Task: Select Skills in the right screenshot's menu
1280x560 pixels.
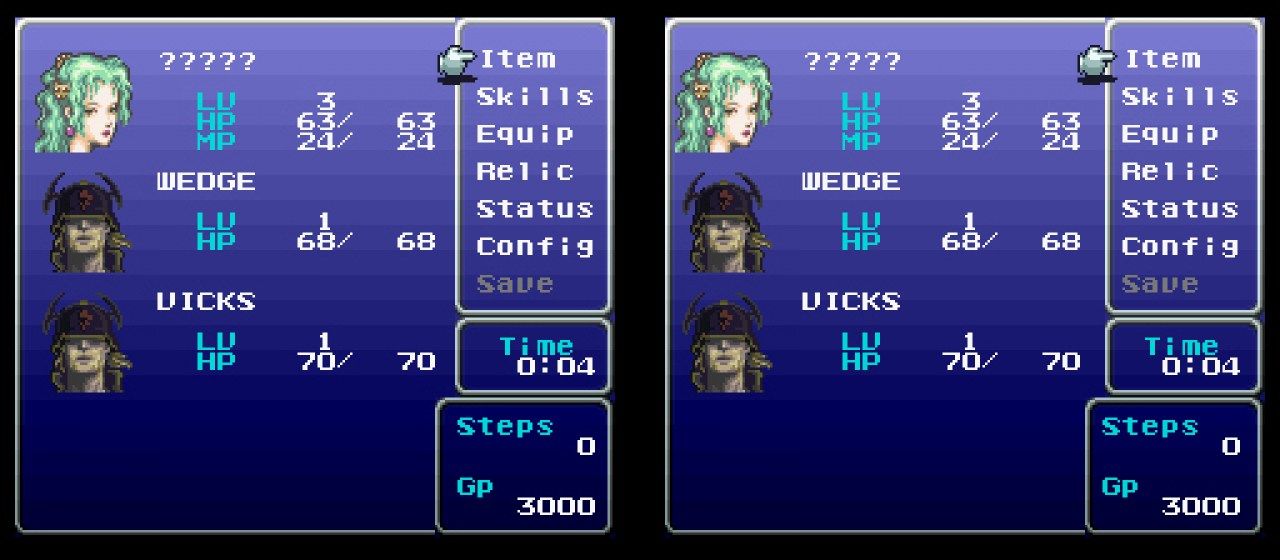Action: [x=1179, y=97]
